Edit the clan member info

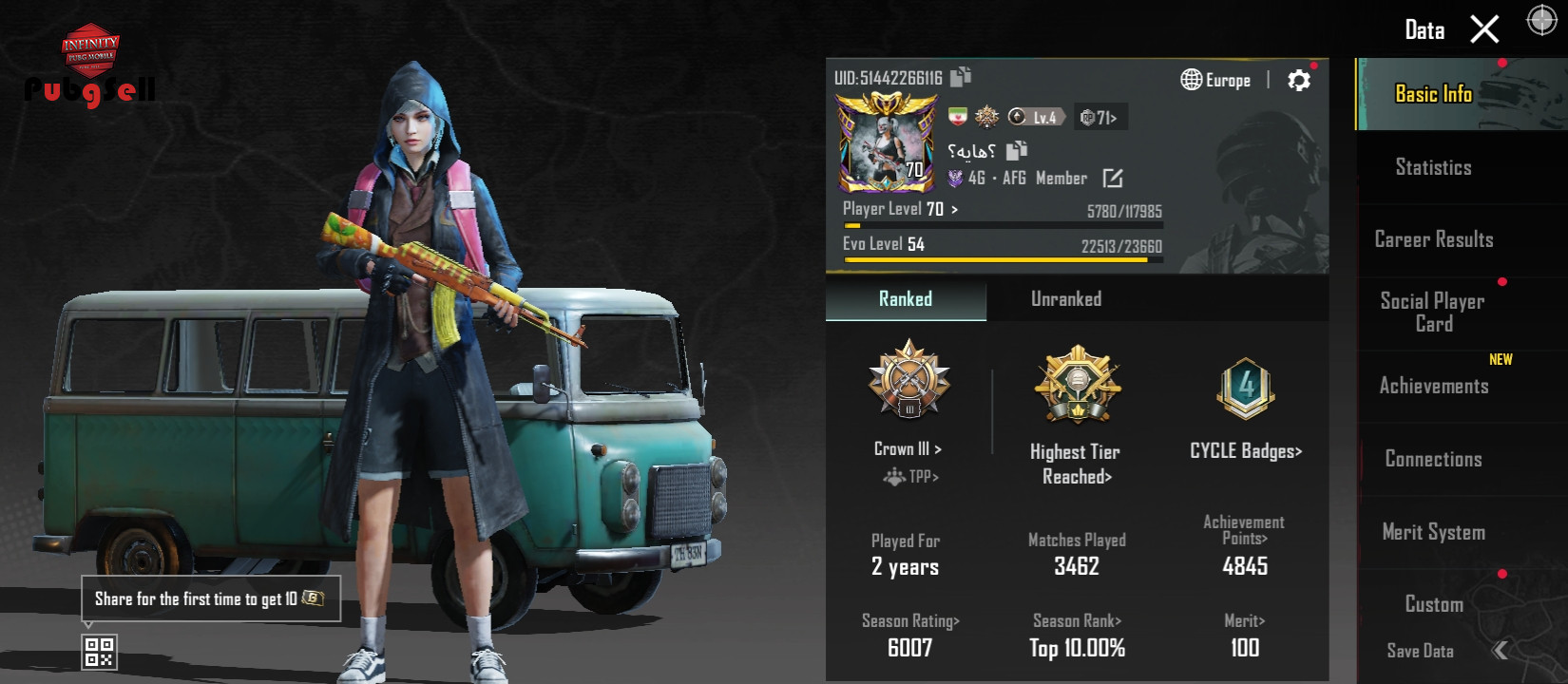1112,179
